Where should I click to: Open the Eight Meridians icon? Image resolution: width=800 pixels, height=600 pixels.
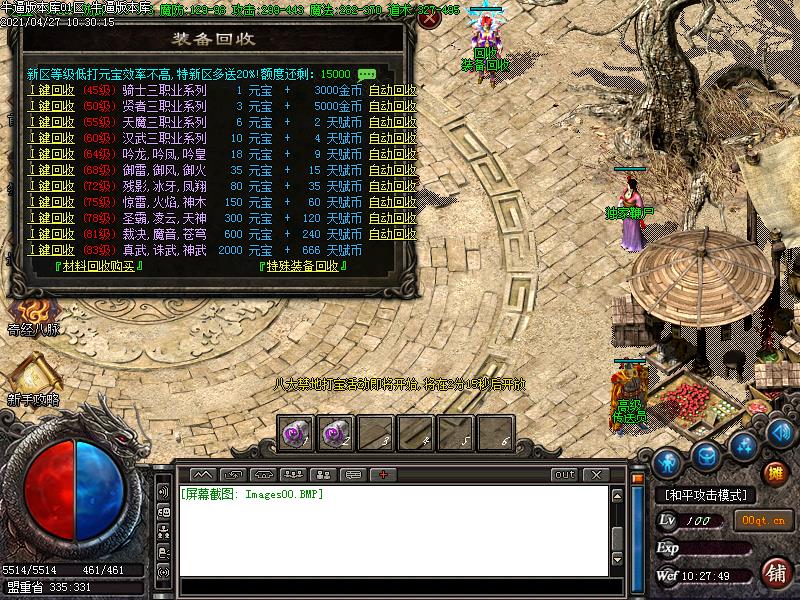(x=33, y=314)
